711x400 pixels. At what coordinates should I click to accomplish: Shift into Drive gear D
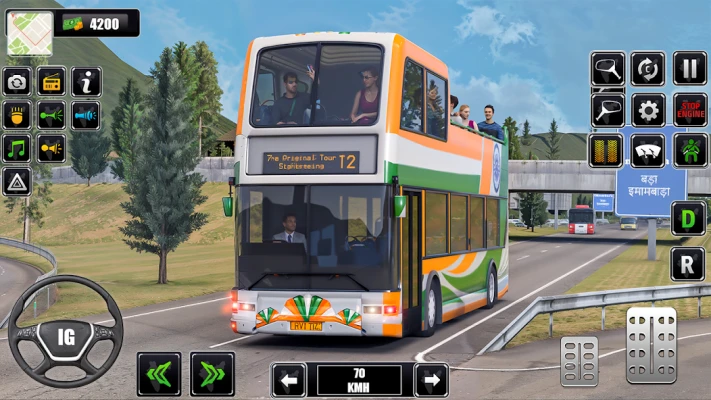pos(688,218)
